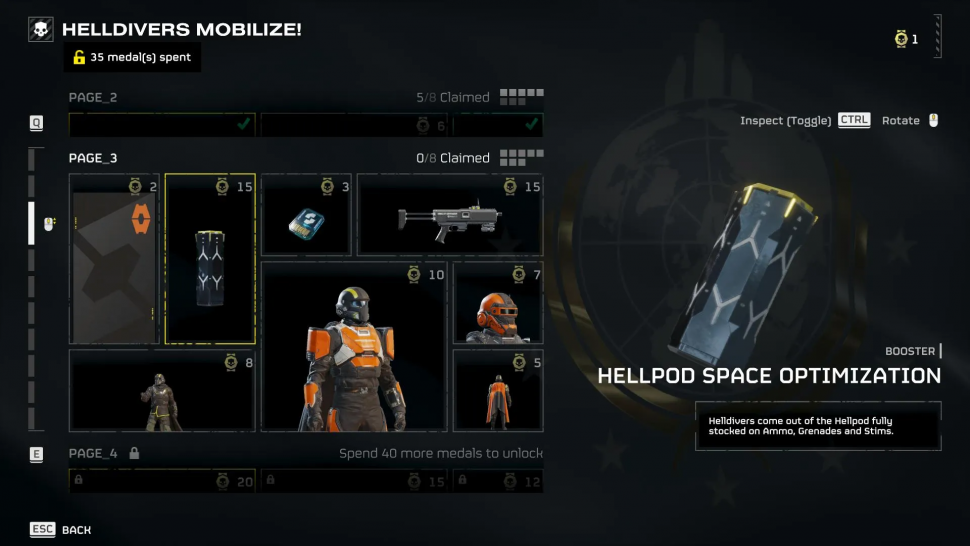Pick the emote figure tile costing 8 medals
970x546 pixels.
162,391
